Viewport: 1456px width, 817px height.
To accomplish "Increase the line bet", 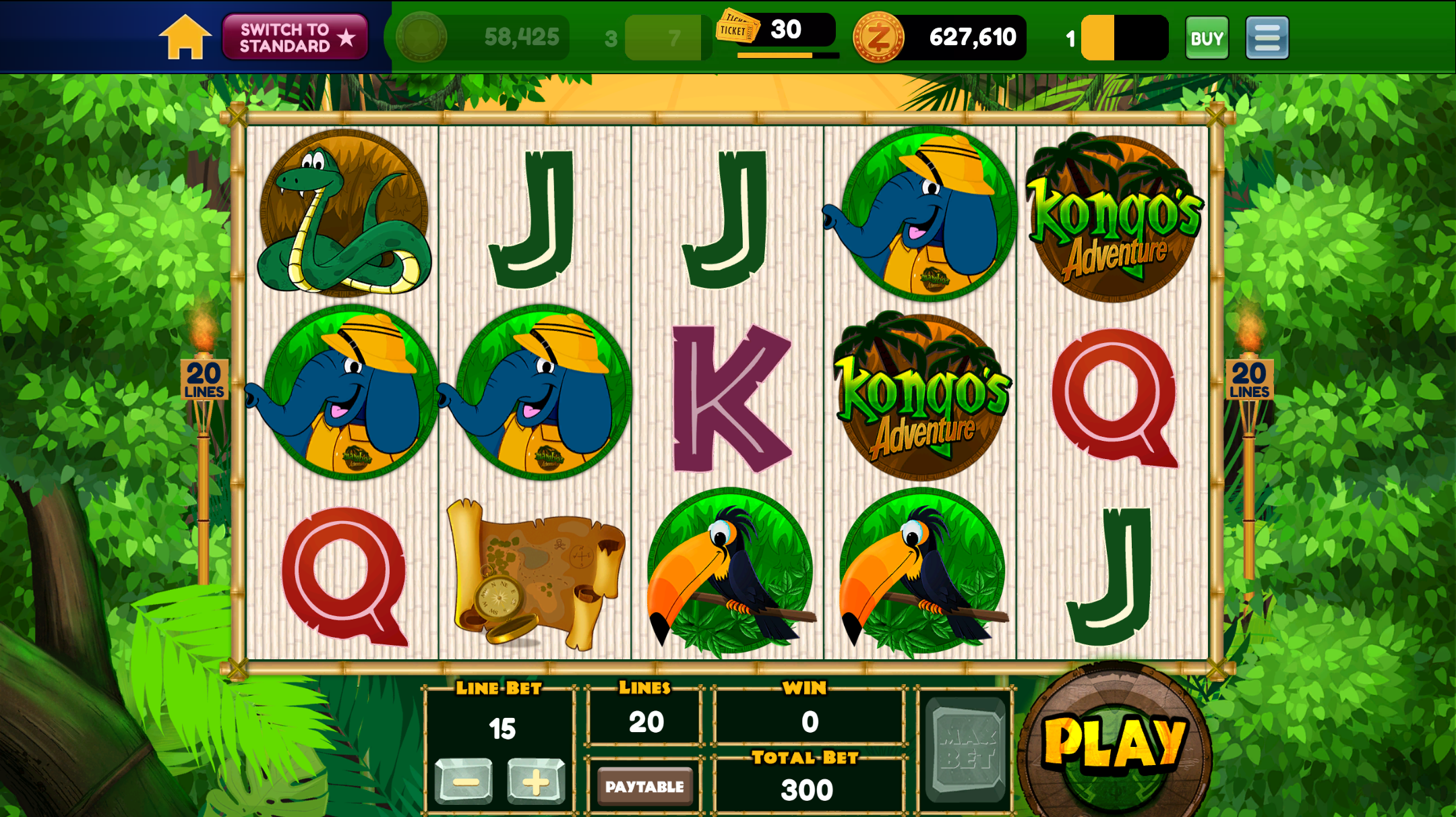I will coord(536,782).
